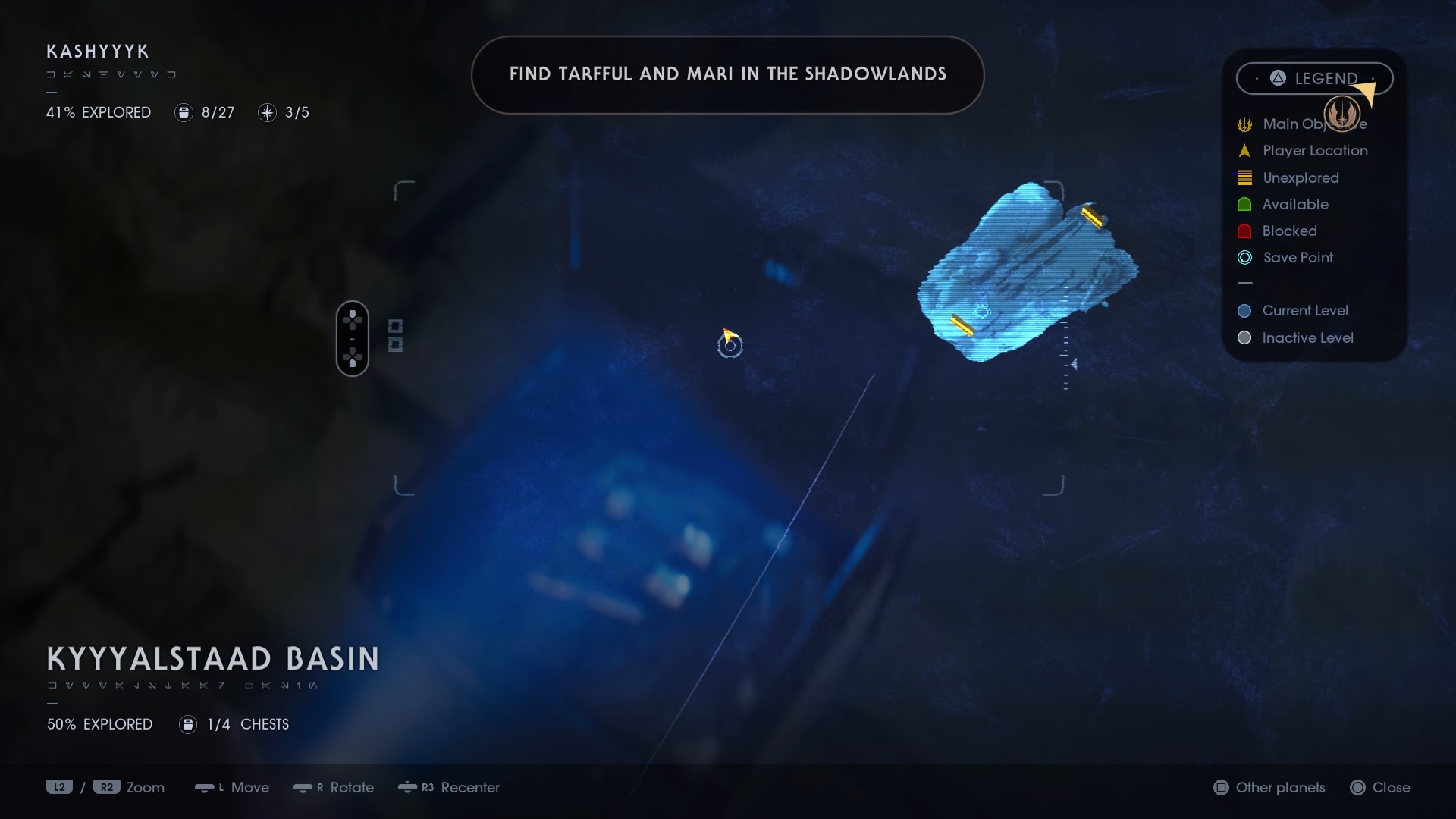The height and width of the screenshot is (819, 1456).
Task: Toggle the Blocked red marker in legend
Action: 1244,231
